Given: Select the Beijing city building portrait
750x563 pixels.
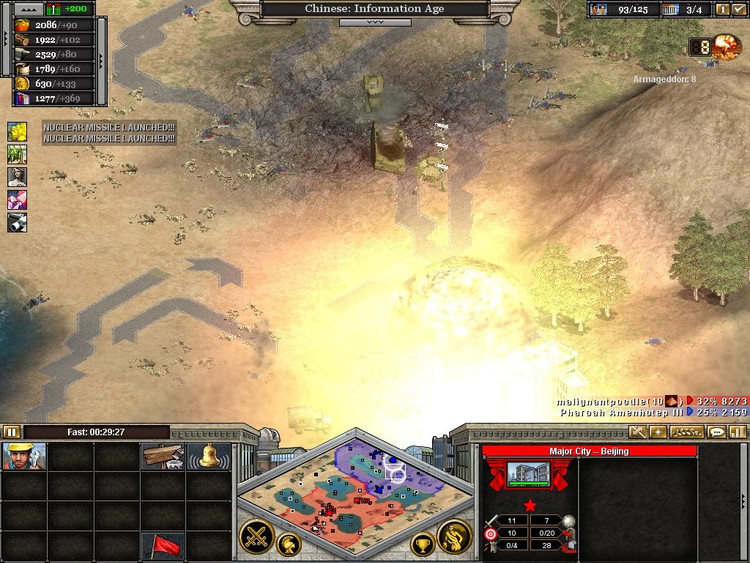Looking at the screenshot, I should 529,475.
